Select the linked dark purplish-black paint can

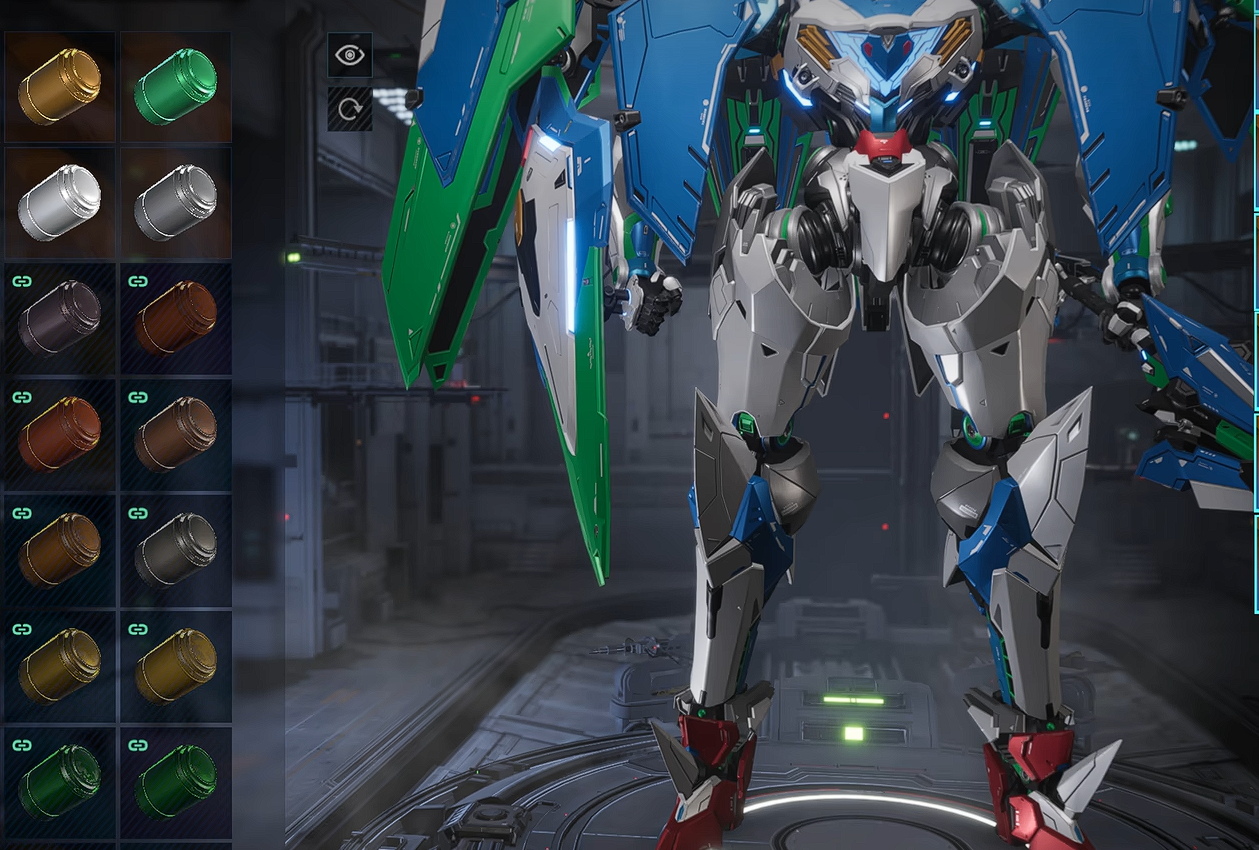(59, 318)
